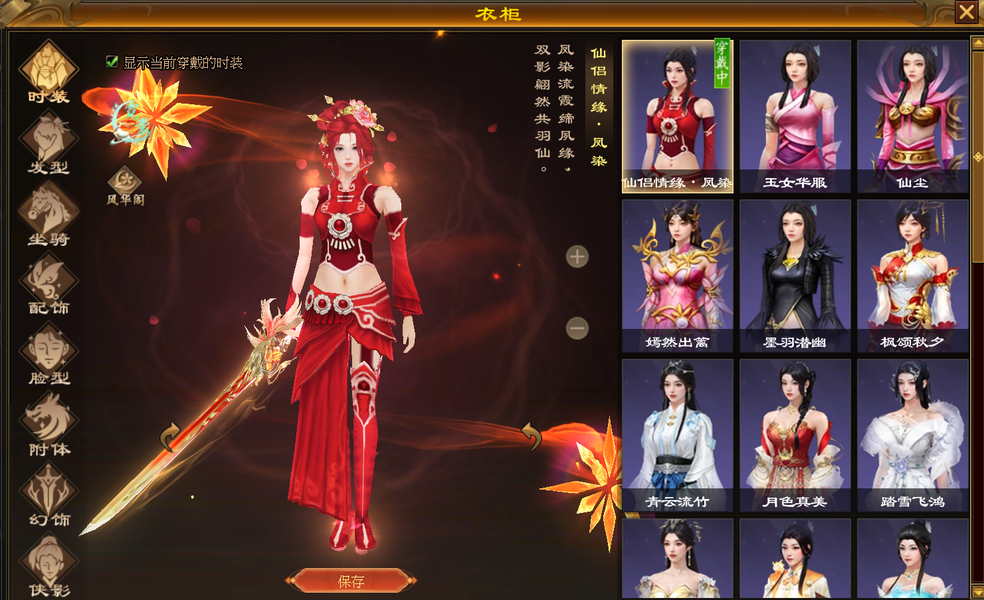Zoom in the character preview with plus
This screenshot has width=984, height=600.
pos(577,257)
